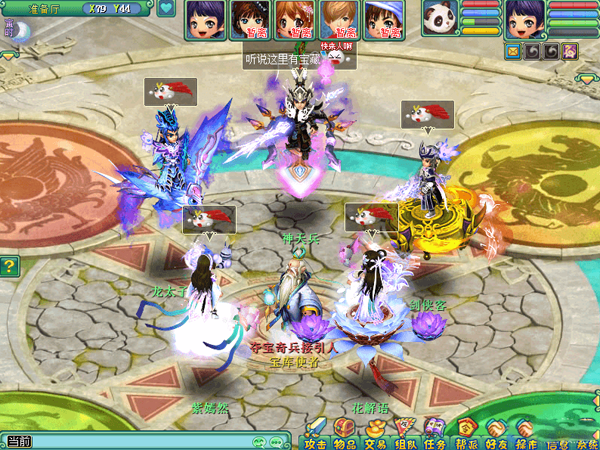Select the first team member portrait
The width and height of the screenshot is (600, 450).
(x=203, y=19)
